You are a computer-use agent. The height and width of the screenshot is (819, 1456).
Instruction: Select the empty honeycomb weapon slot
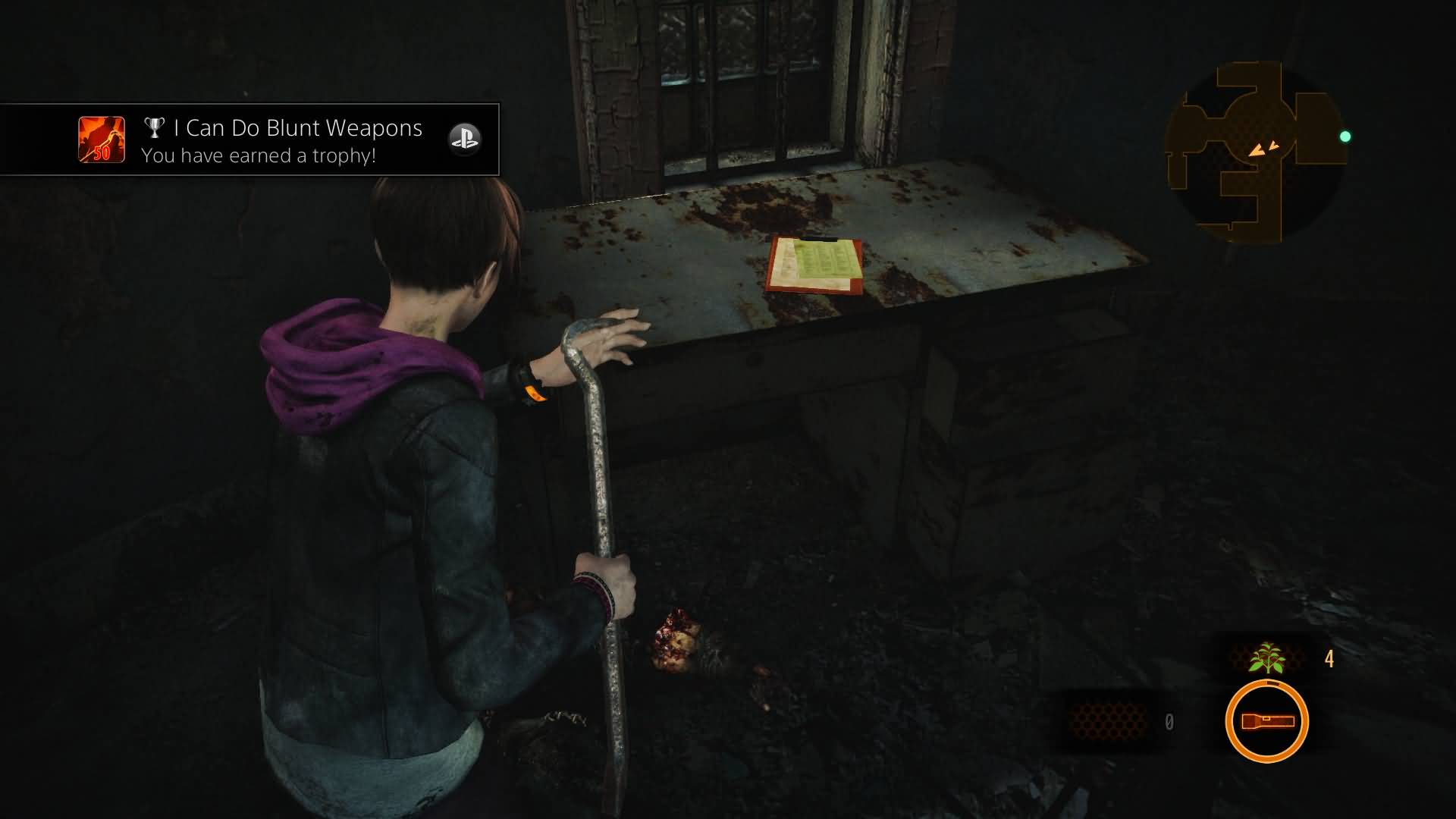click(x=1108, y=721)
